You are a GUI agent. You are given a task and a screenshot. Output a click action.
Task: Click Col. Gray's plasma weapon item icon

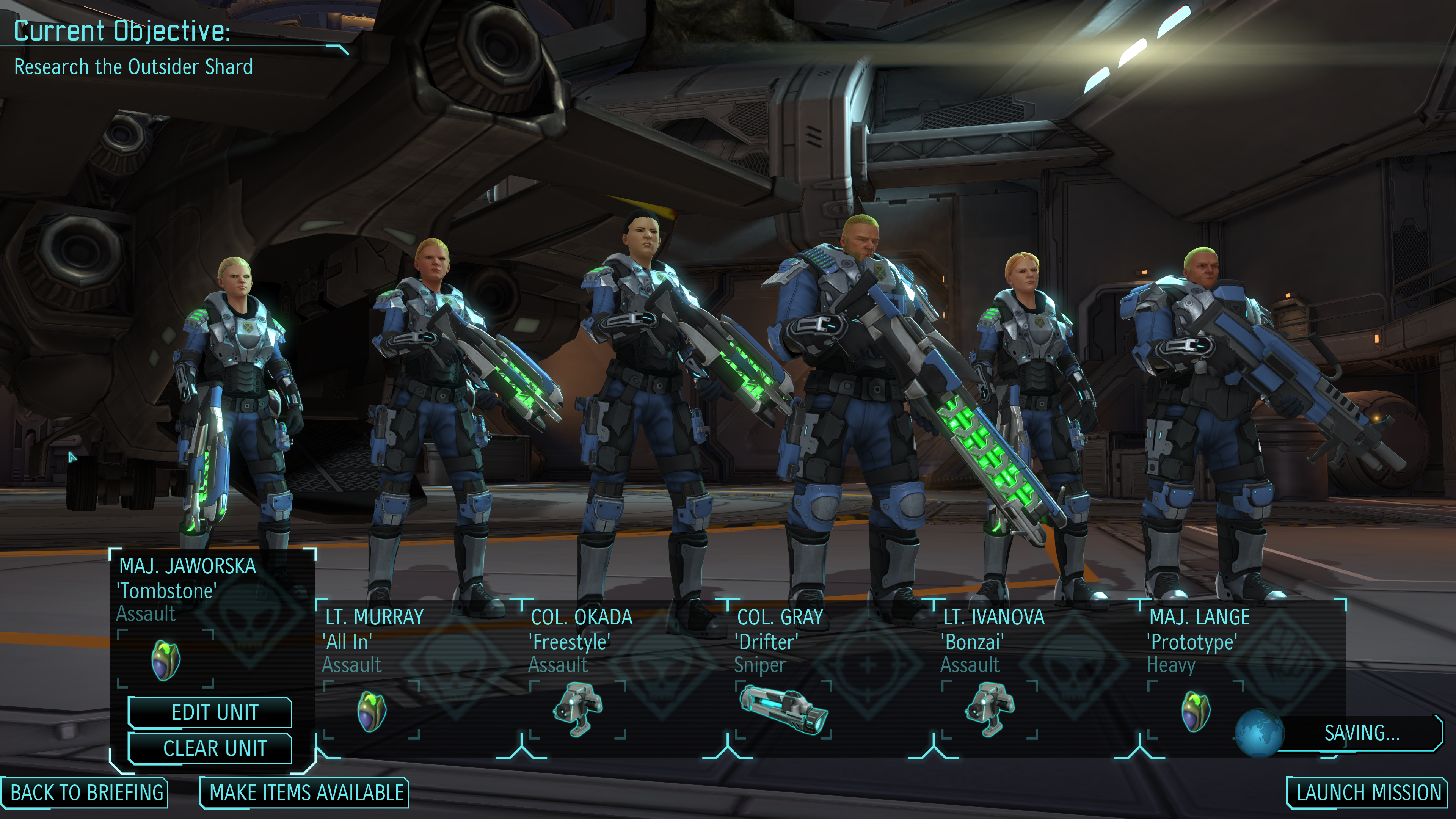(783, 709)
